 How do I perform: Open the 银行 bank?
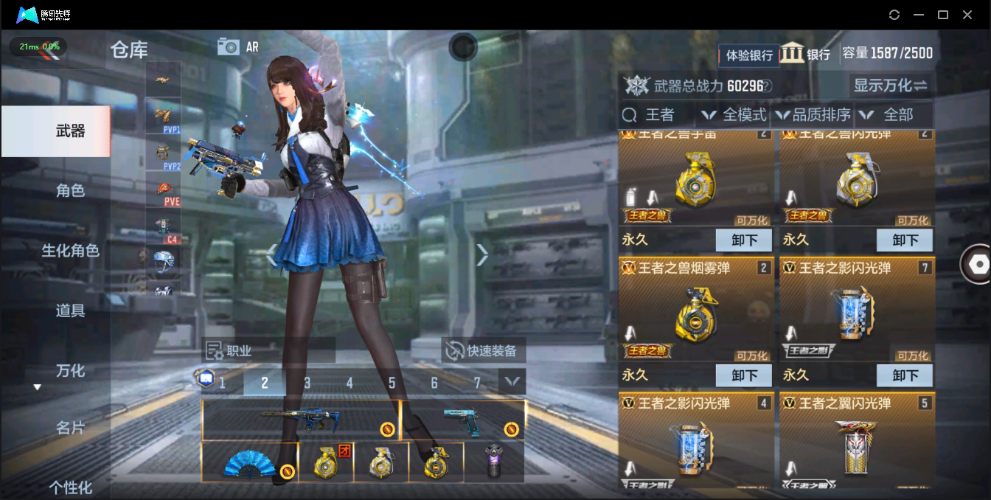[806, 54]
